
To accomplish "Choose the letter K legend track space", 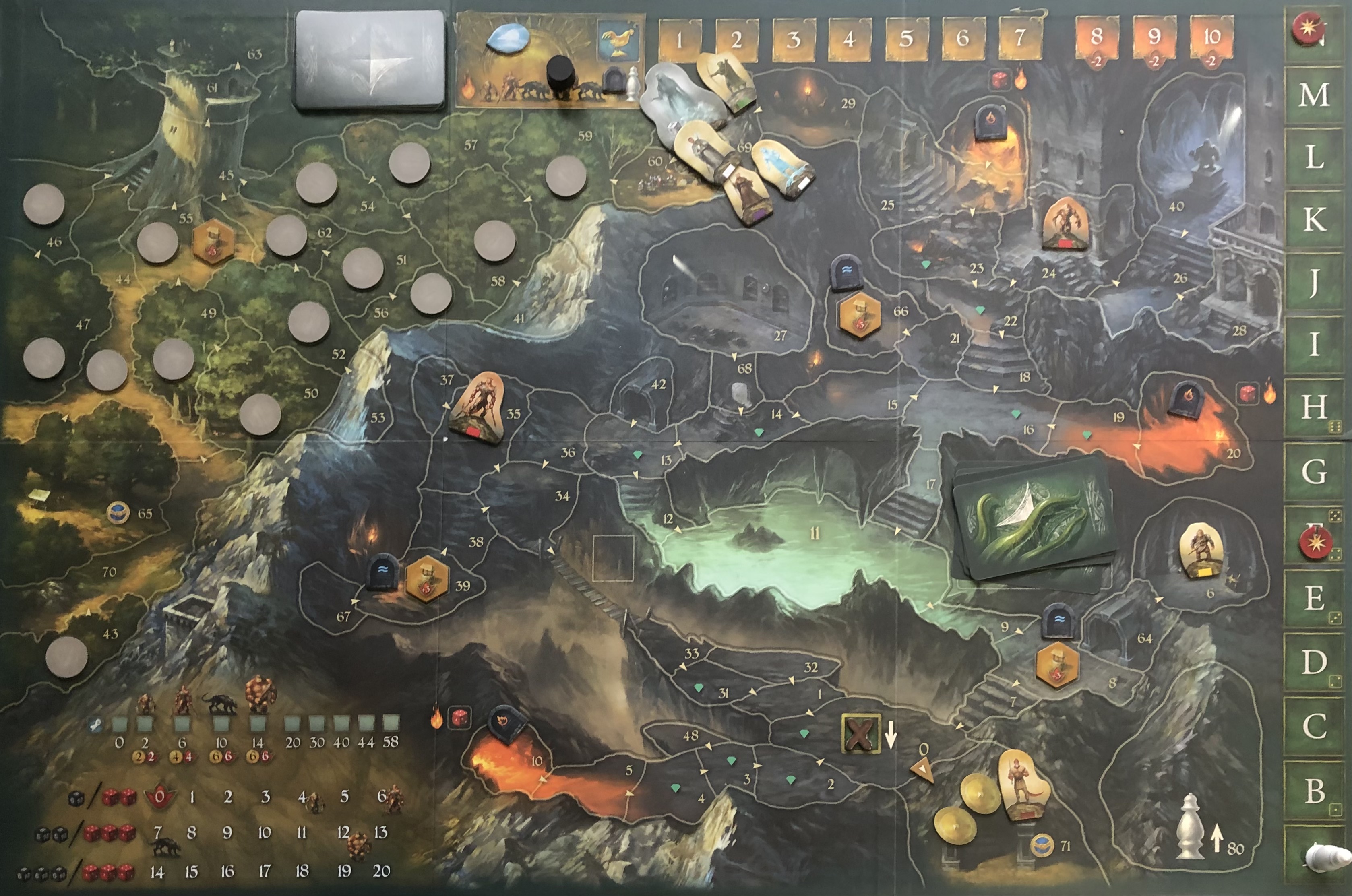I will pos(1314,220).
